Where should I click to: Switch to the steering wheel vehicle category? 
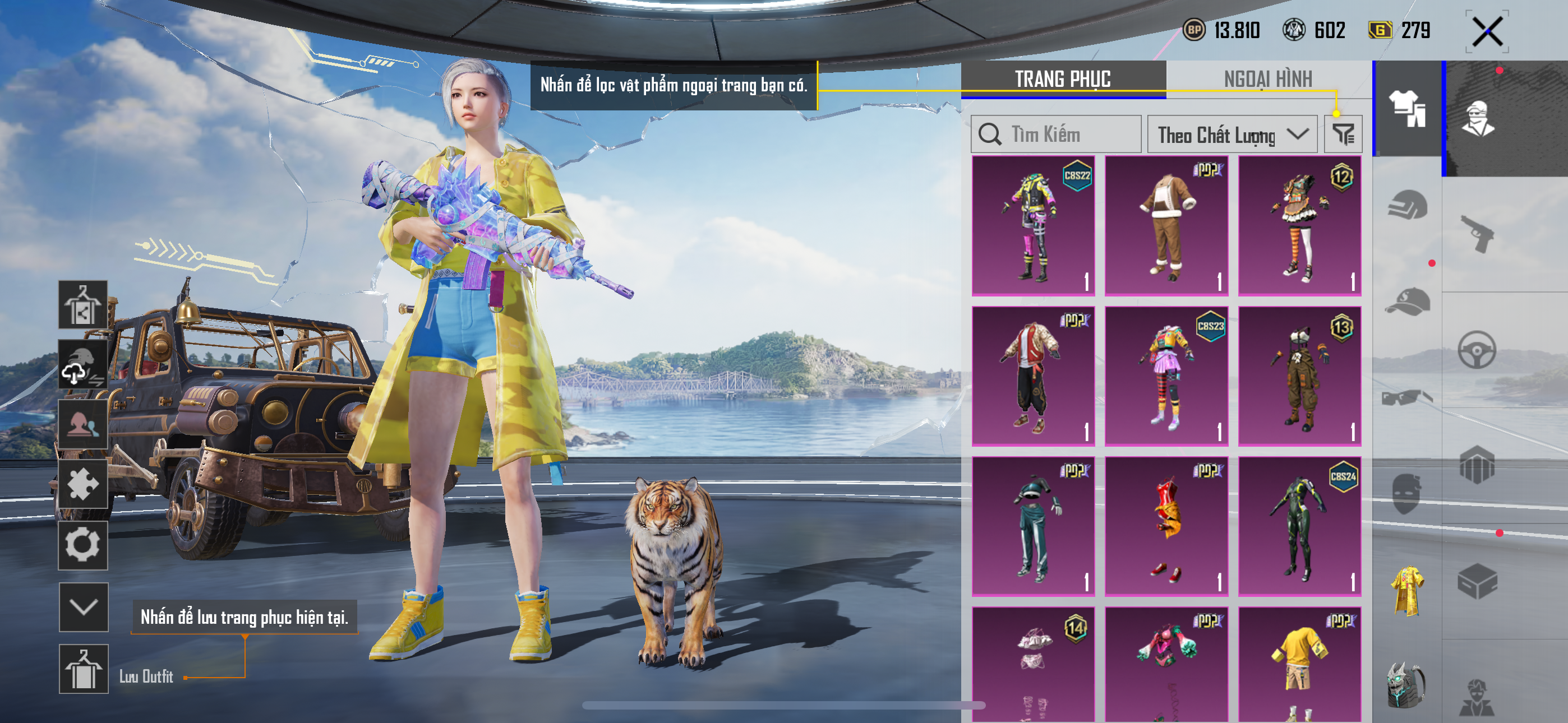tap(1477, 349)
